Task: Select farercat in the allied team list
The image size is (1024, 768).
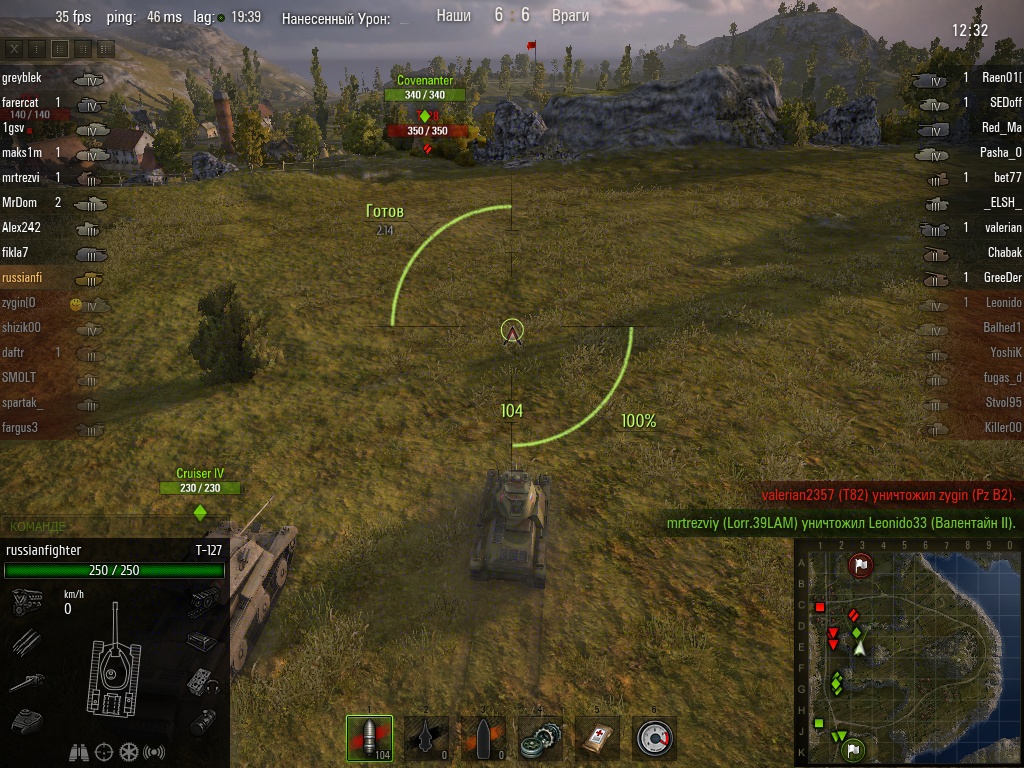Action: 20,103
